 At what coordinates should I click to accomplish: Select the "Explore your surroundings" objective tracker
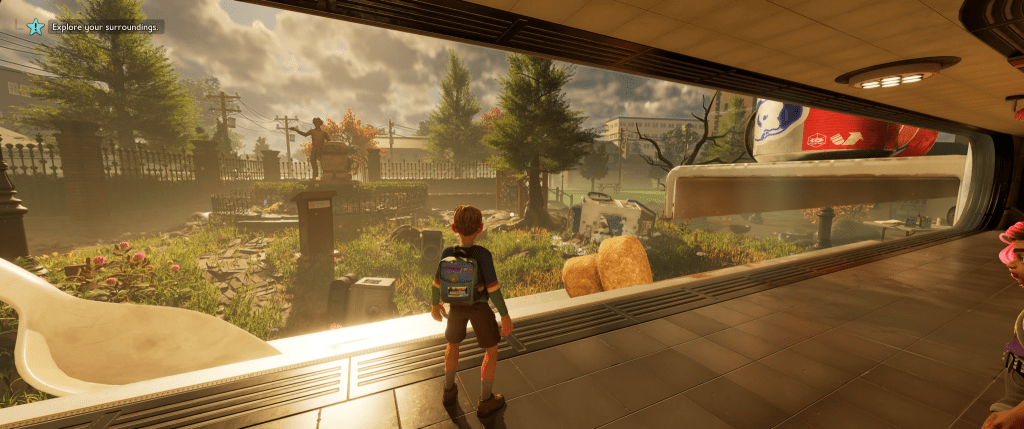click(105, 27)
